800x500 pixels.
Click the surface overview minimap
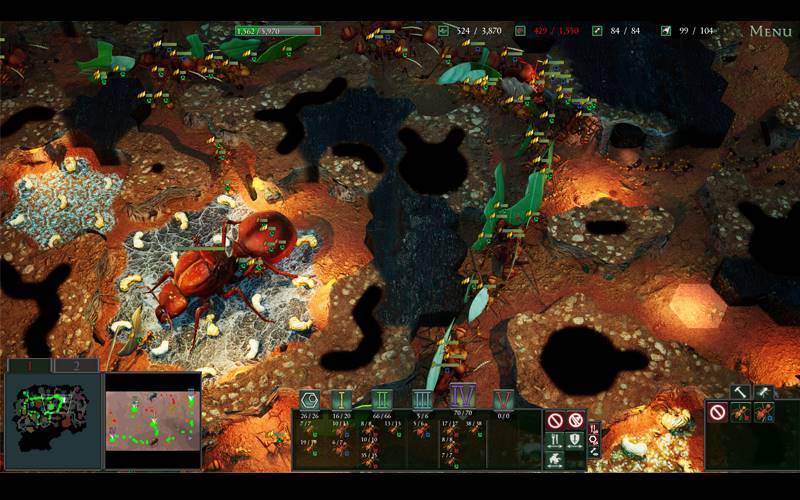[x=152, y=420]
